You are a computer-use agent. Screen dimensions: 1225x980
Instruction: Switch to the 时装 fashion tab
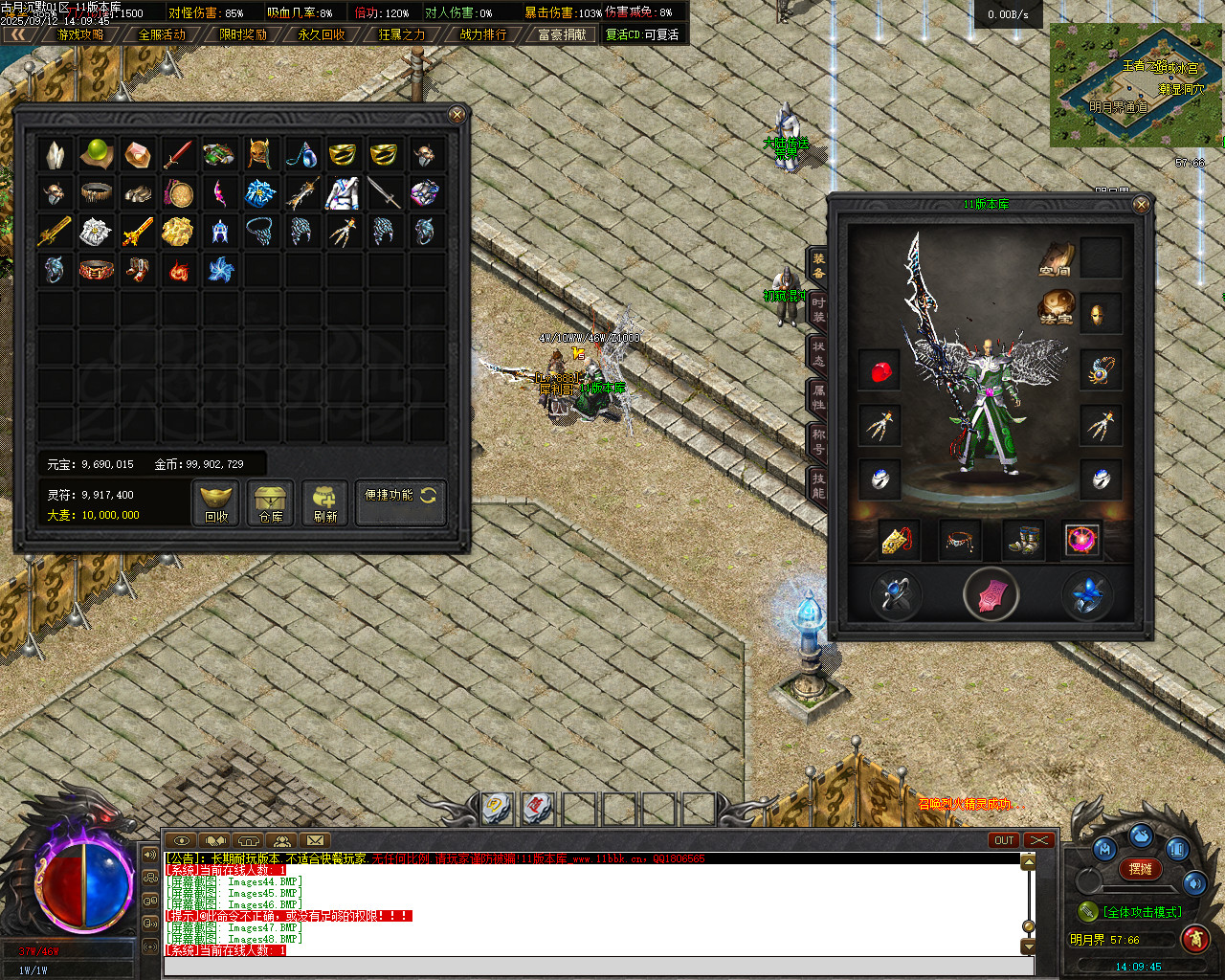818,309
